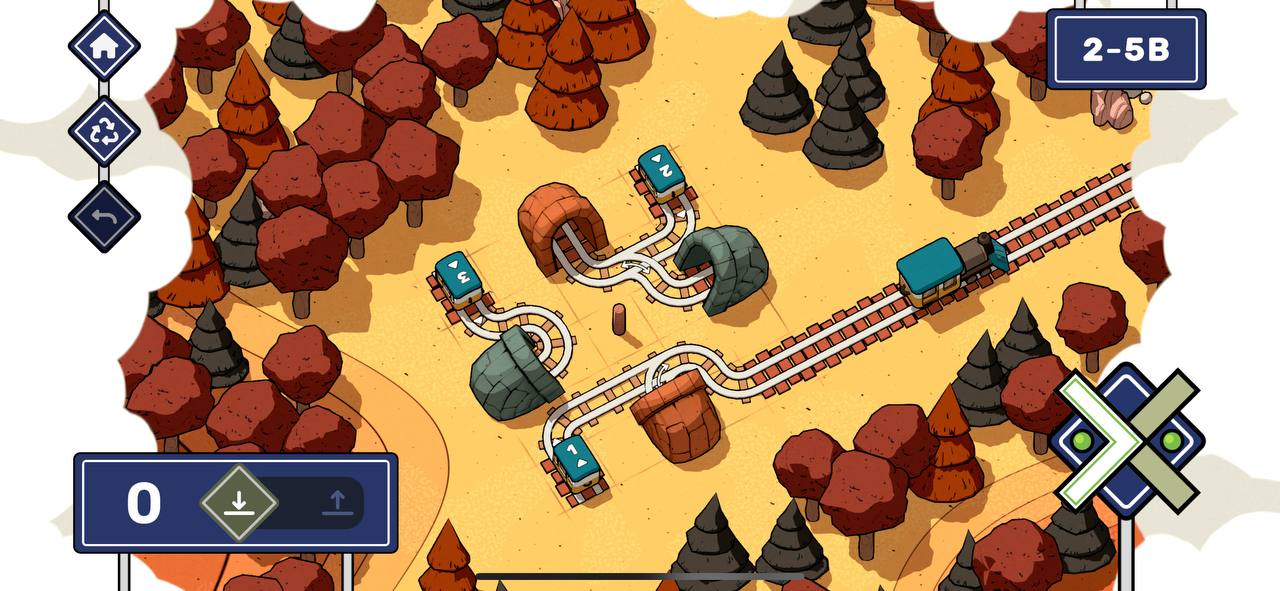This screenshot has width=1280, height=591.
Task: Return to the home menu
Action: [x=104, y=46]
